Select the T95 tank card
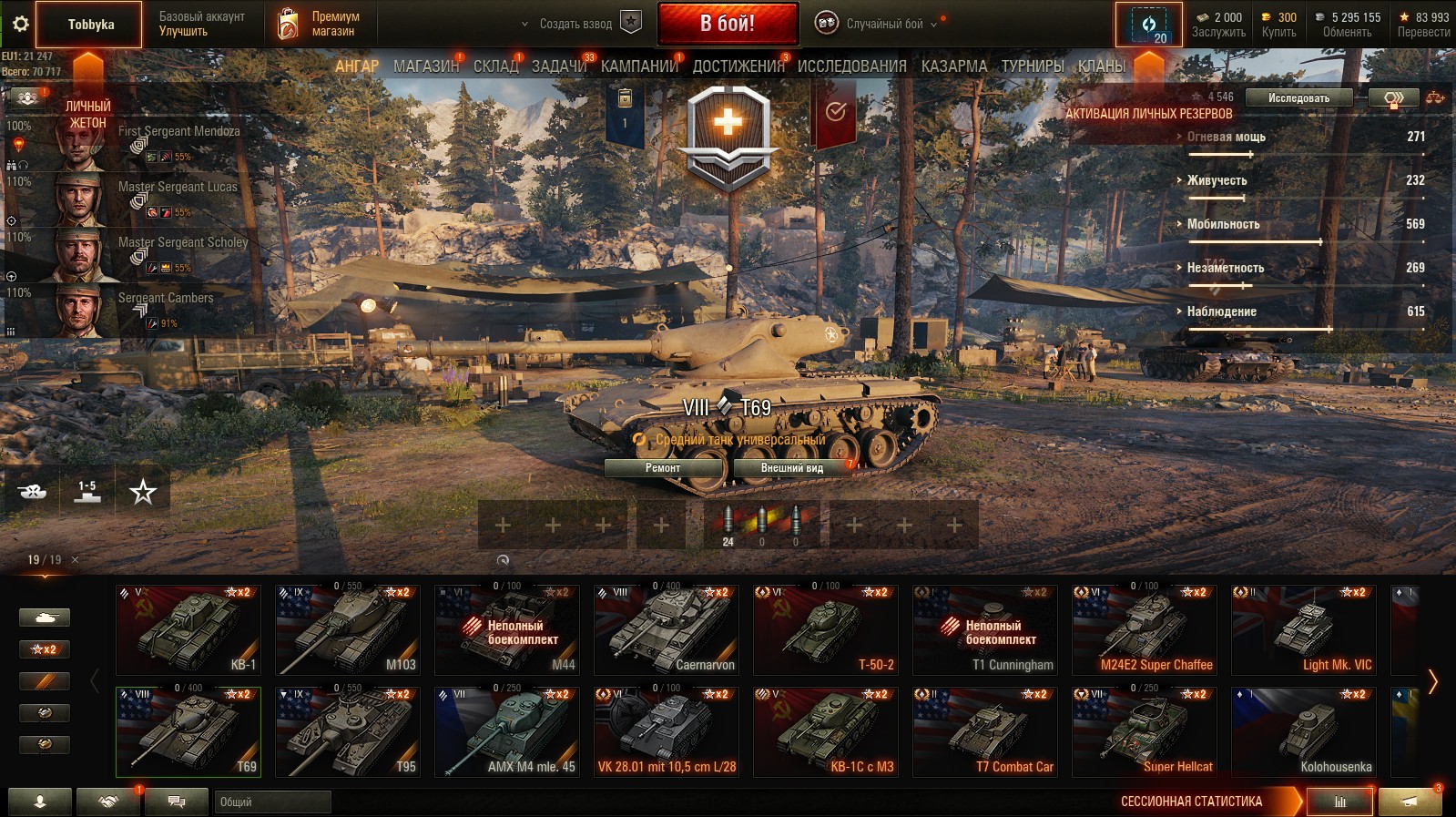Screen dimensions: 1456x817 click(x=348, y=732)
